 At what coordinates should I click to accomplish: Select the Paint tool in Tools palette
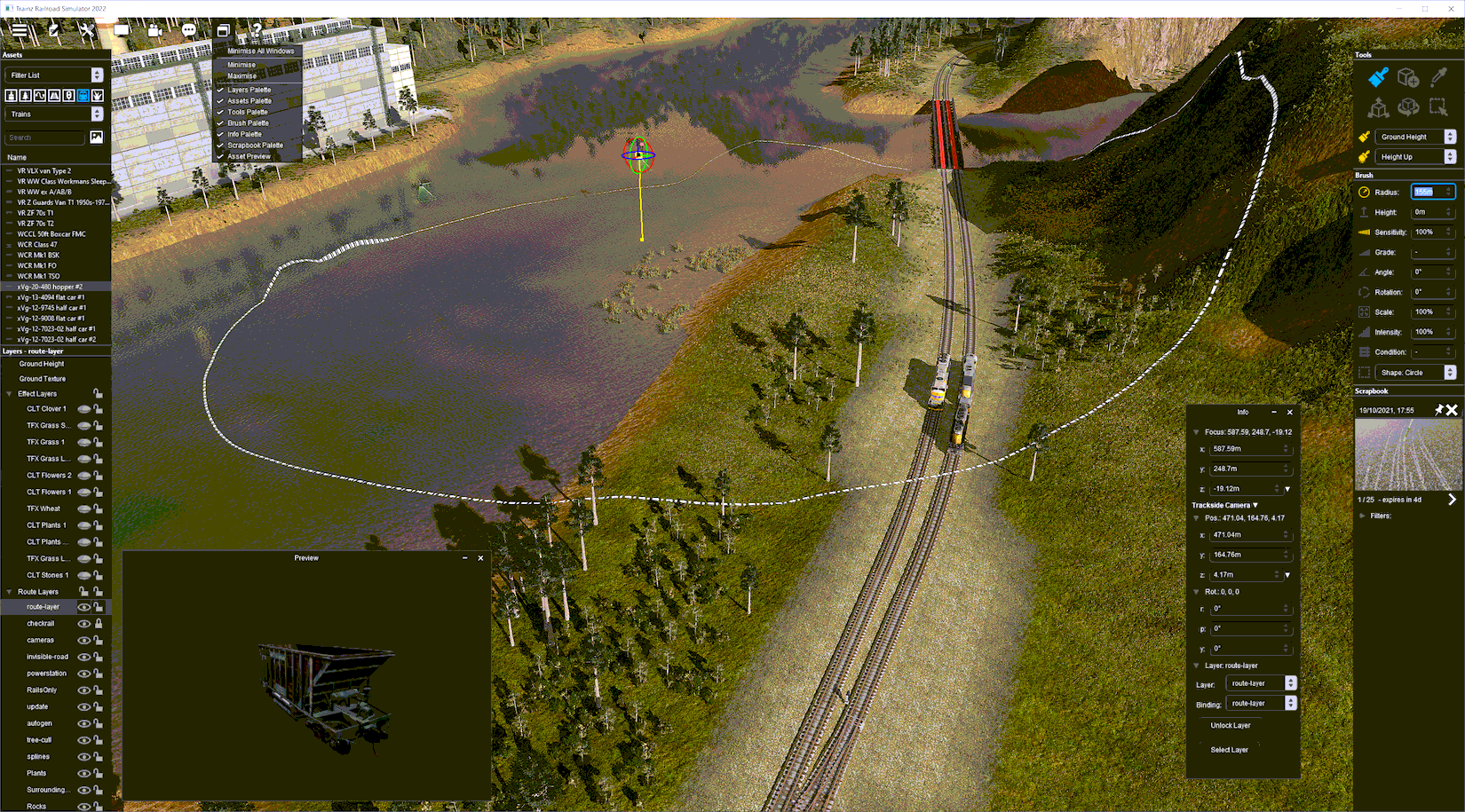pyautogui.click(x=1379, y=77)
